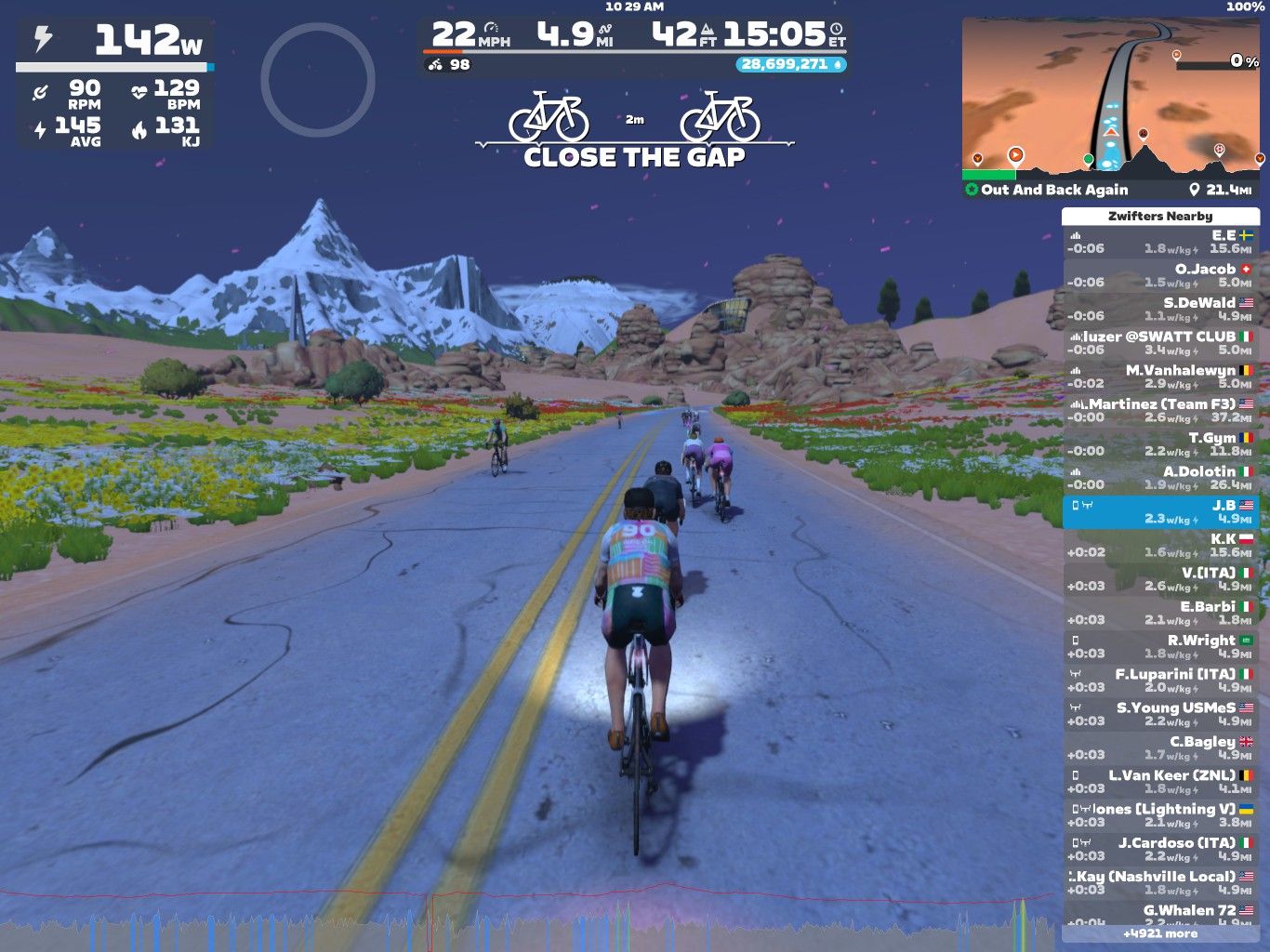1270x952 pixels.
Task: Select C.Bagley from Zwifters Nearby
Action: tap(1160, 748)
